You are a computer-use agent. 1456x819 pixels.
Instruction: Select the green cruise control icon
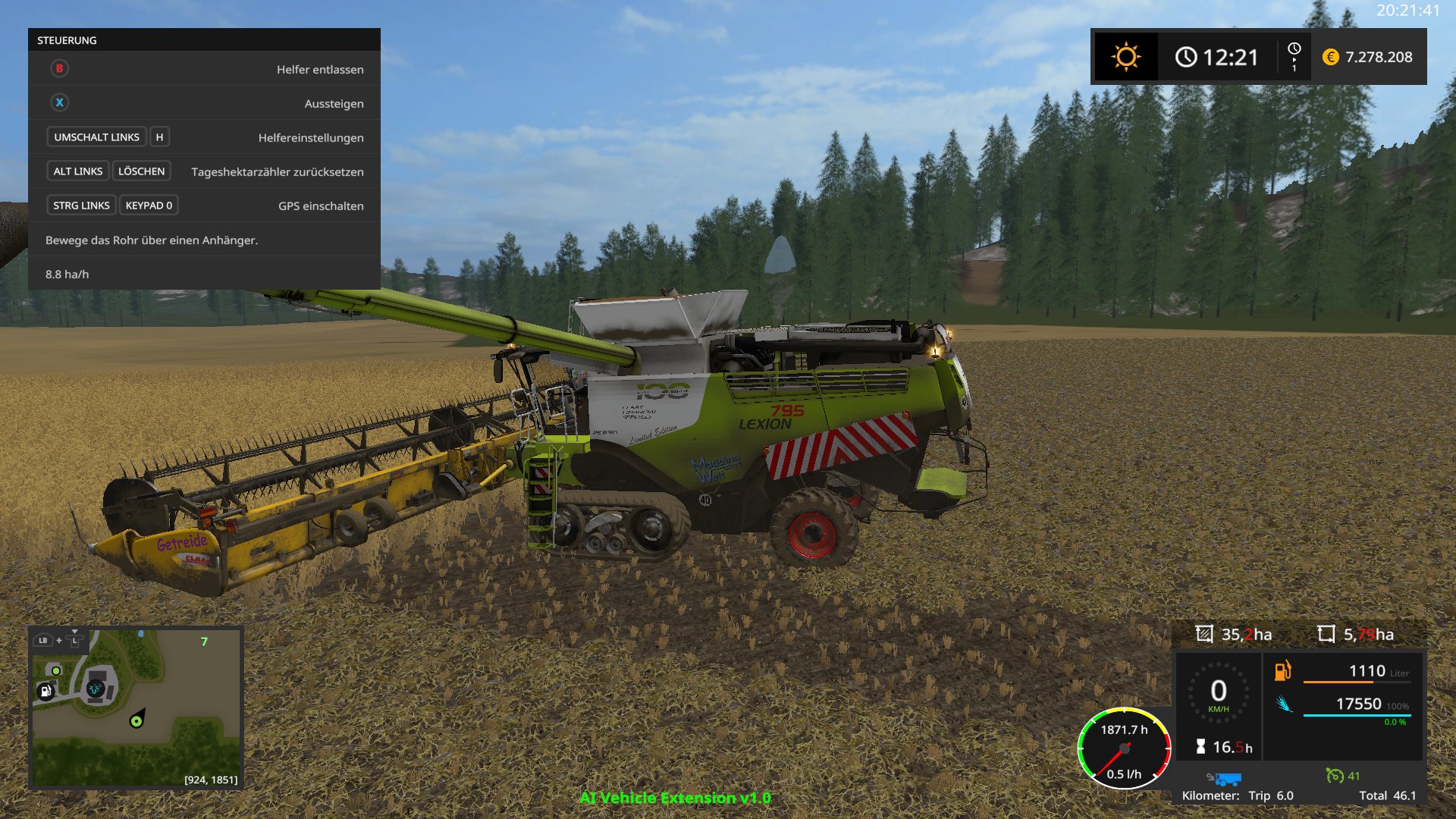click(1334, 775)
